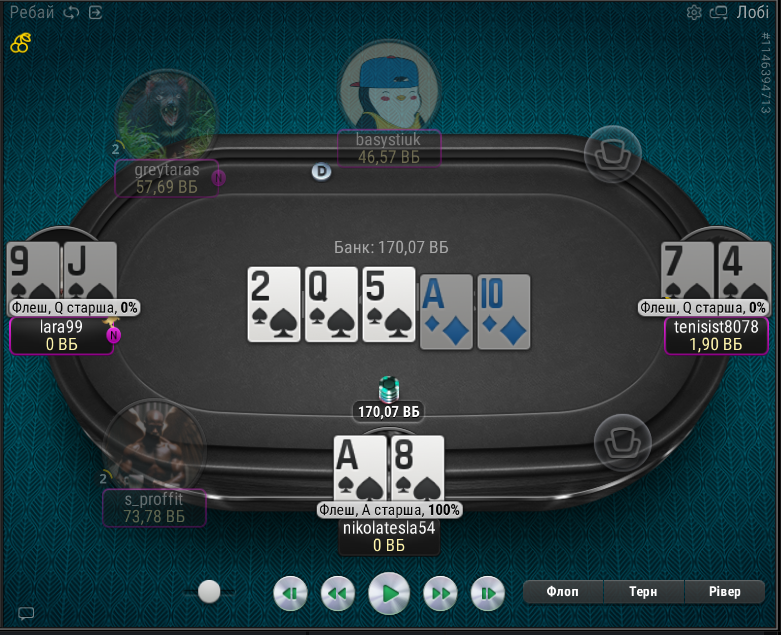Take the empty seat near basystiuk
This screenshot has height=635, width=781.
coord(612,155)
